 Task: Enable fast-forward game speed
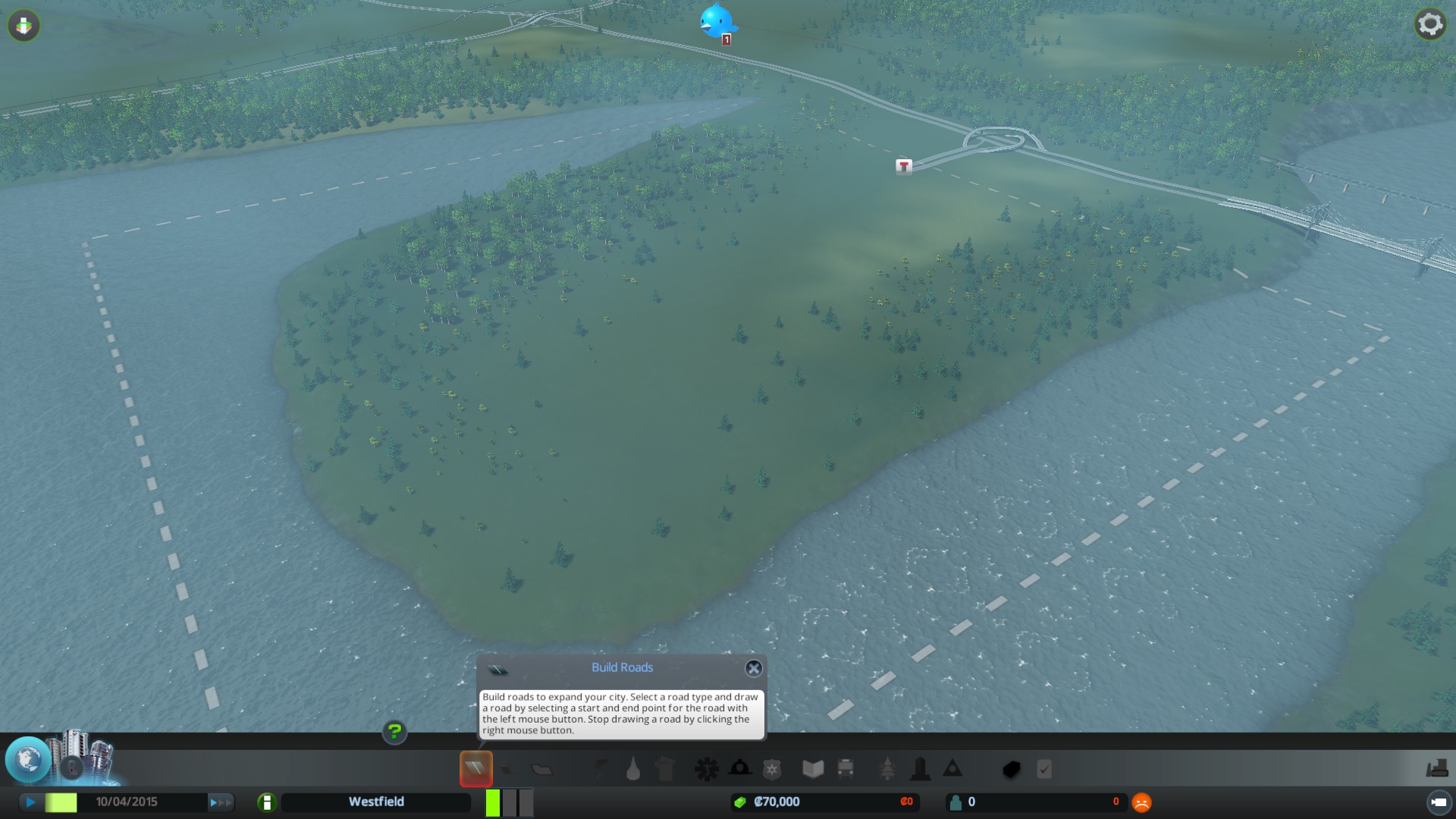click(222, 802)
